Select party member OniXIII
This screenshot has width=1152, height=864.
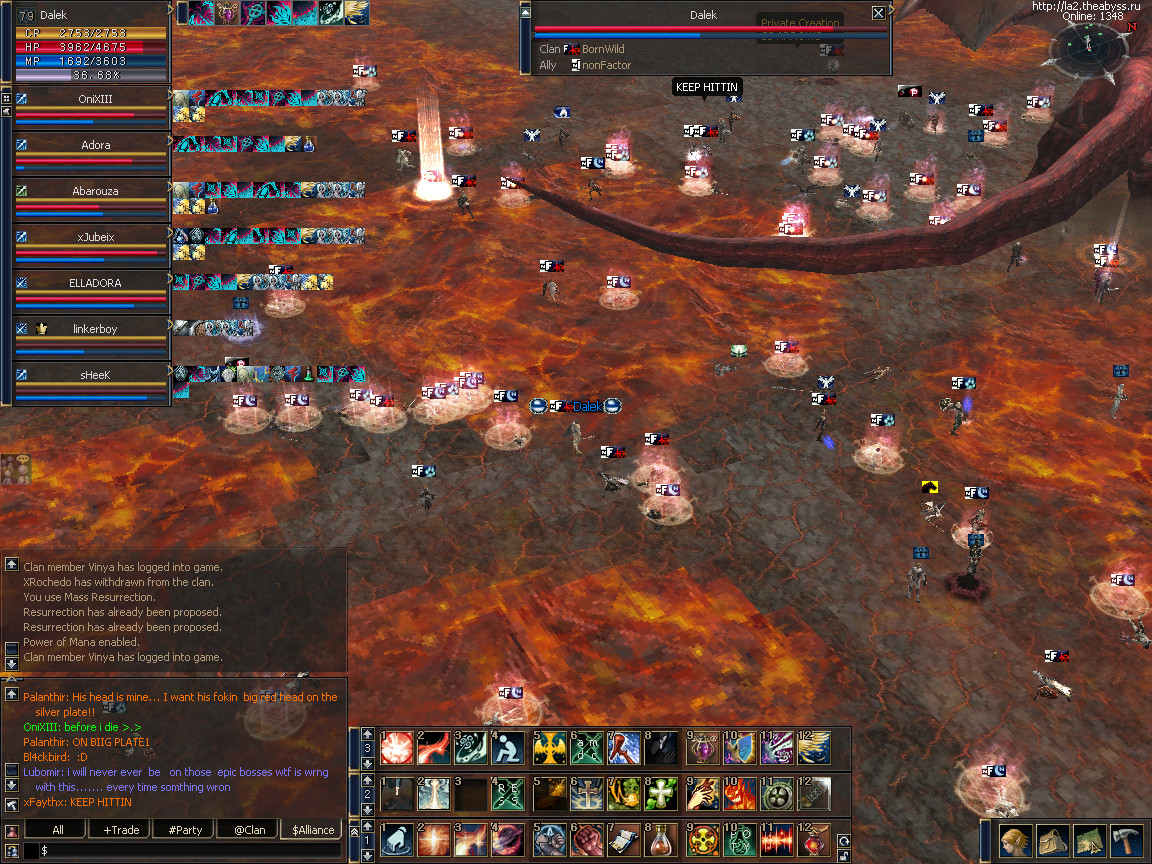click(x=95, y=99)
